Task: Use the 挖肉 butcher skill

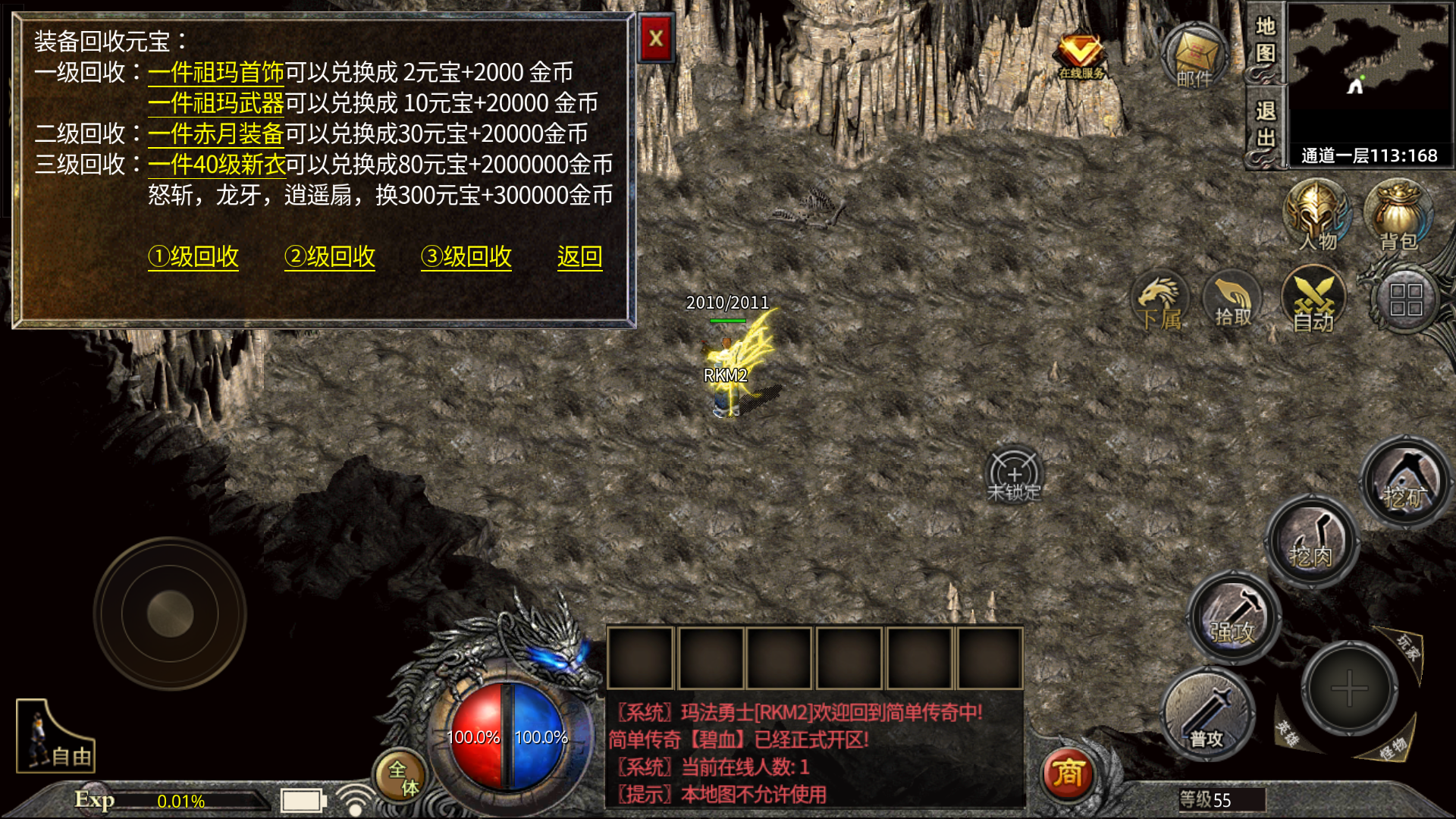Action: point(1311,542)
